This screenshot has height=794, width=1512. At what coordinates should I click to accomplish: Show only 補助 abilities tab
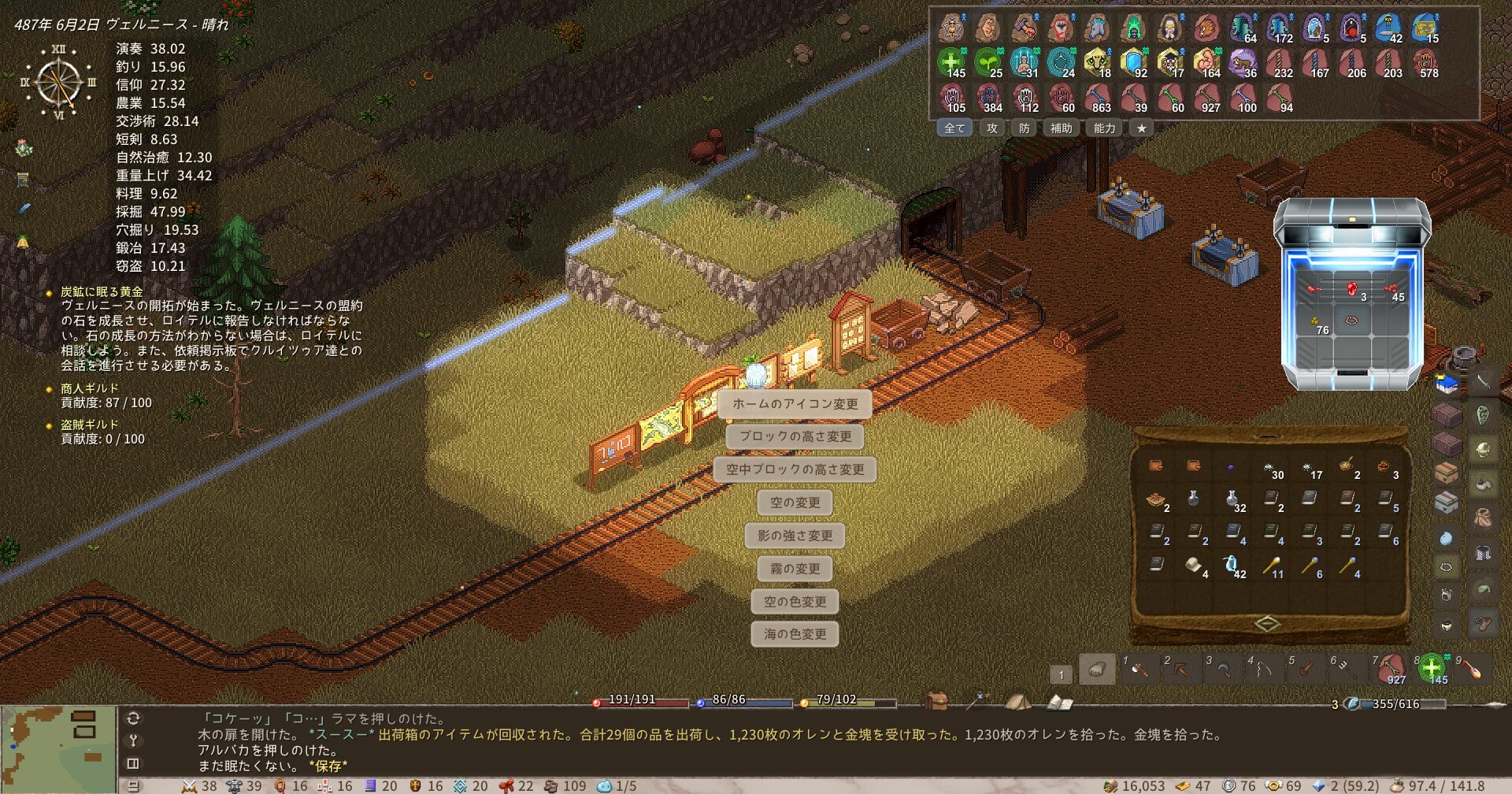point(1061,128)
